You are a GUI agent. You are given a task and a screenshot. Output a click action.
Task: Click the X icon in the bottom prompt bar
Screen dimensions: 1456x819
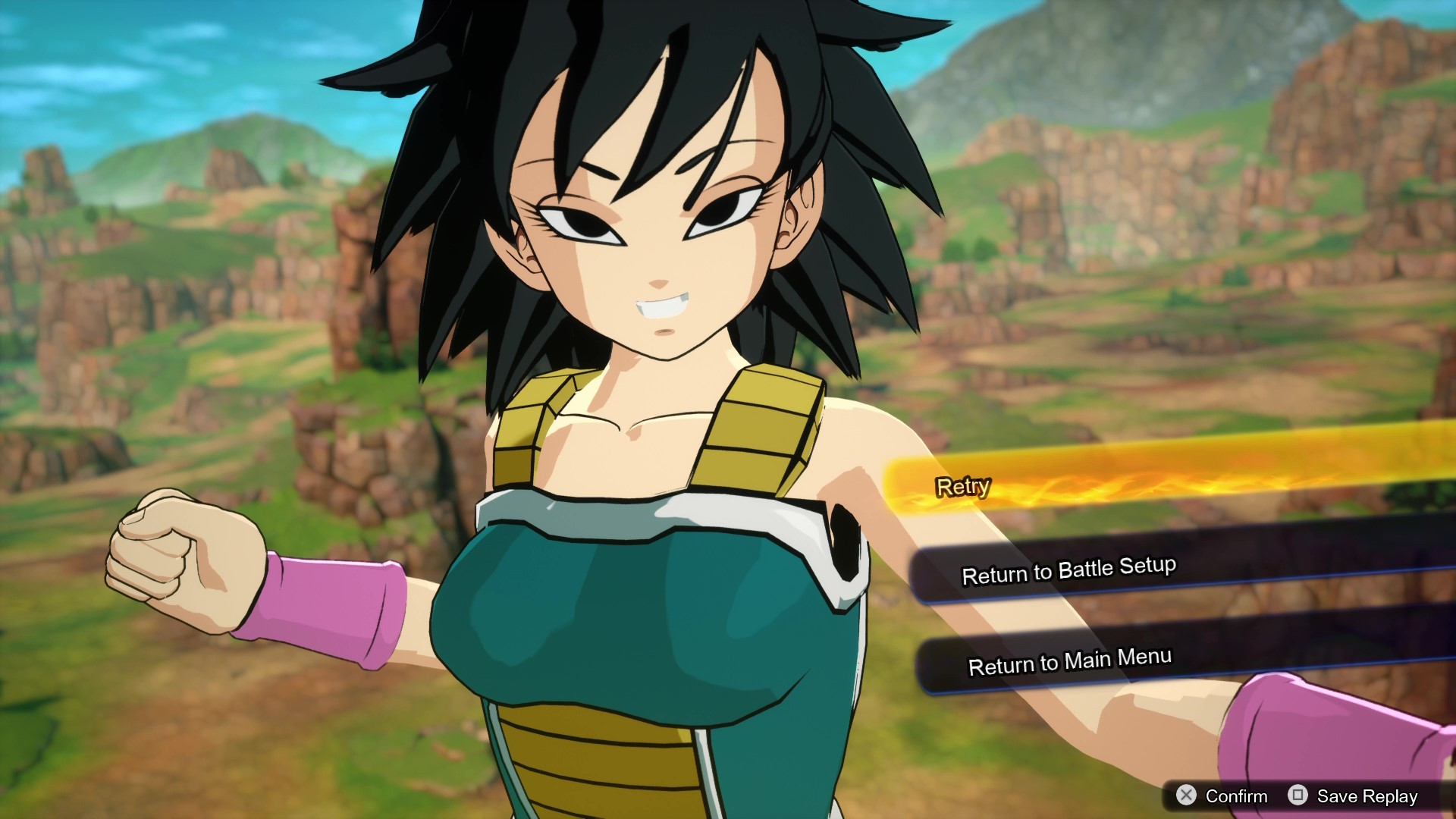(1188, 797)
